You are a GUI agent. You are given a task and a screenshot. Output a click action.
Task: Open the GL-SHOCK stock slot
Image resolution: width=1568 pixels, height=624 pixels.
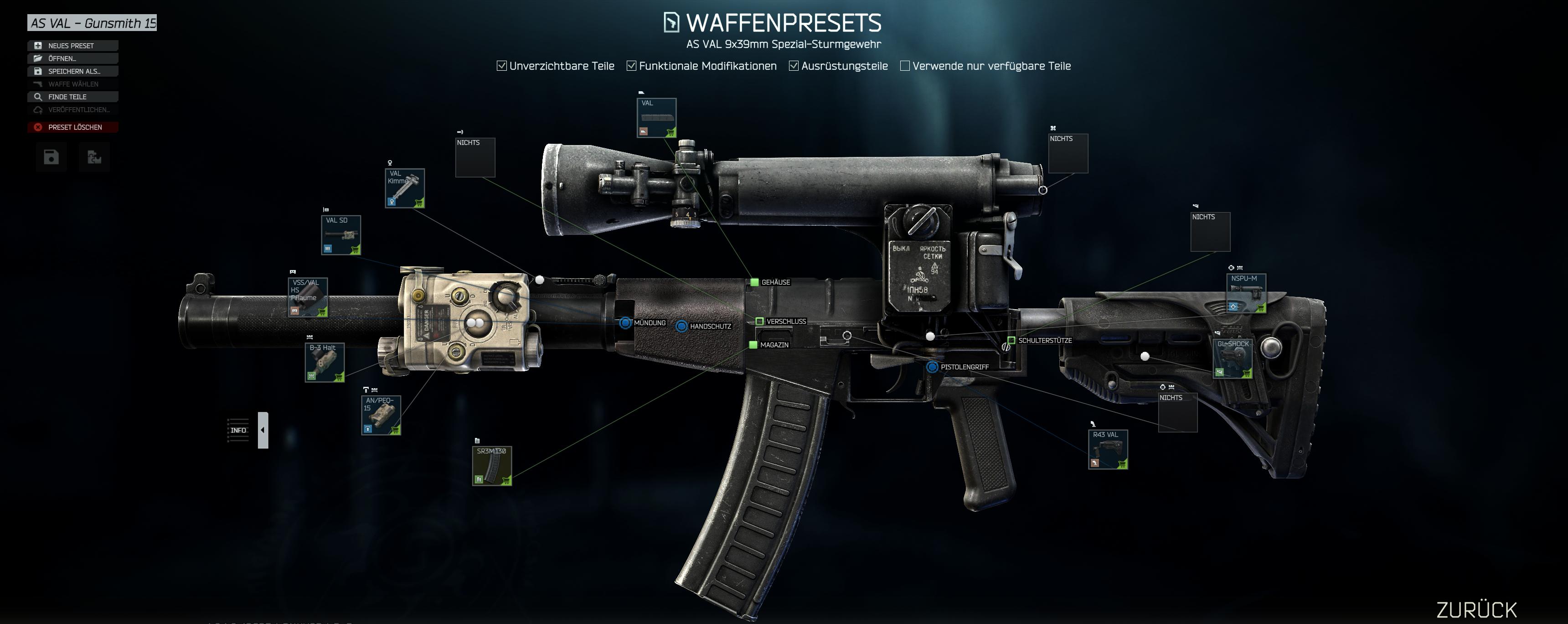pyautogui.click(x=1233, y=359)
